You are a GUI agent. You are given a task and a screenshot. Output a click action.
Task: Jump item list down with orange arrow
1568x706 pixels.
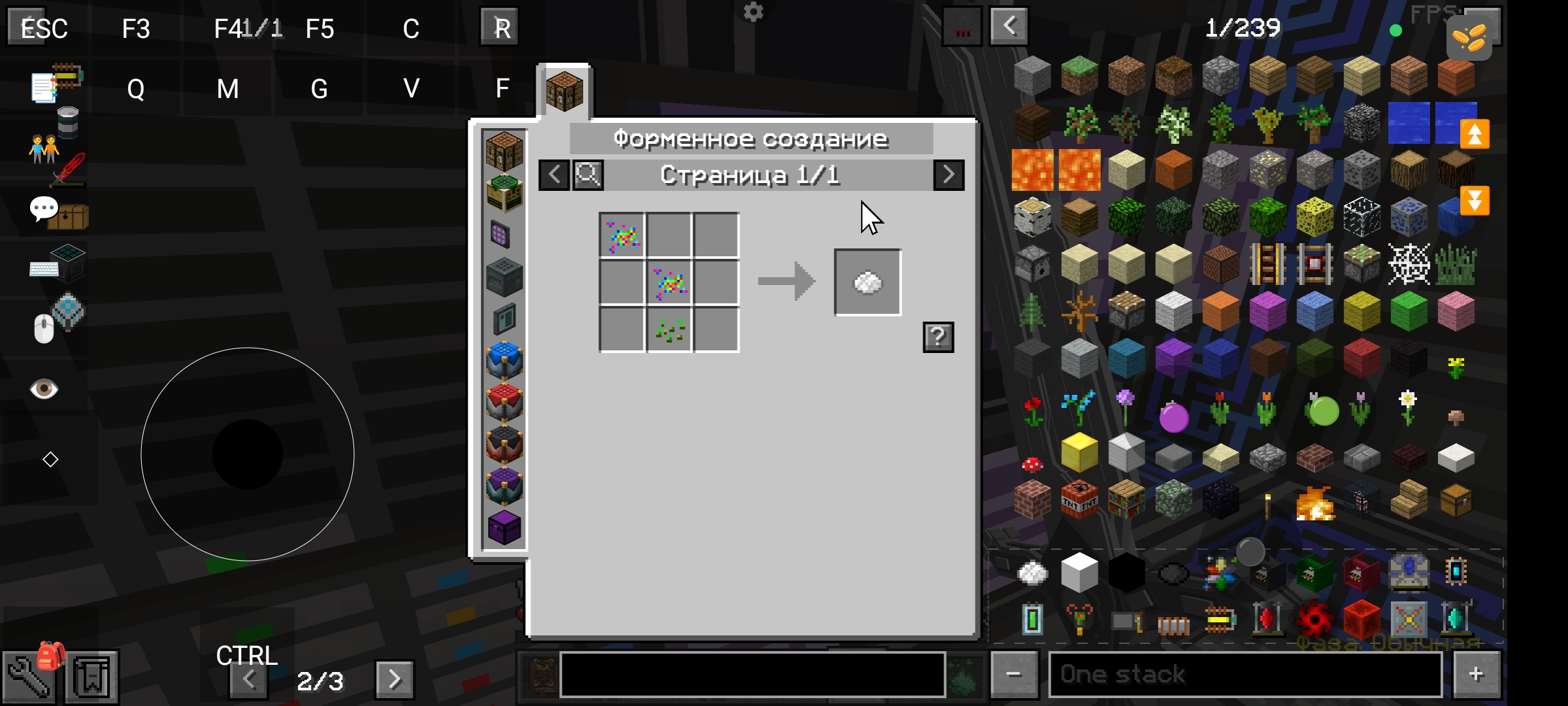1475,201
